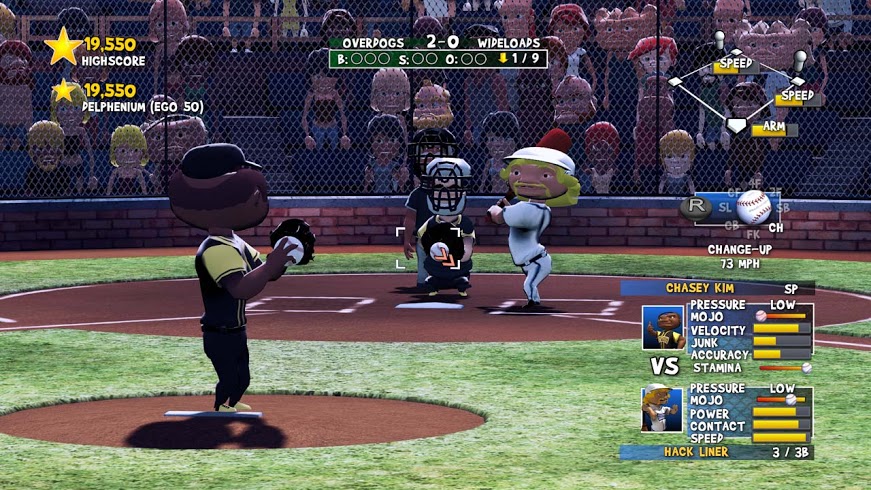
Task: Open pitcher Chasey Kim's portrait
Action: point(663,328)
